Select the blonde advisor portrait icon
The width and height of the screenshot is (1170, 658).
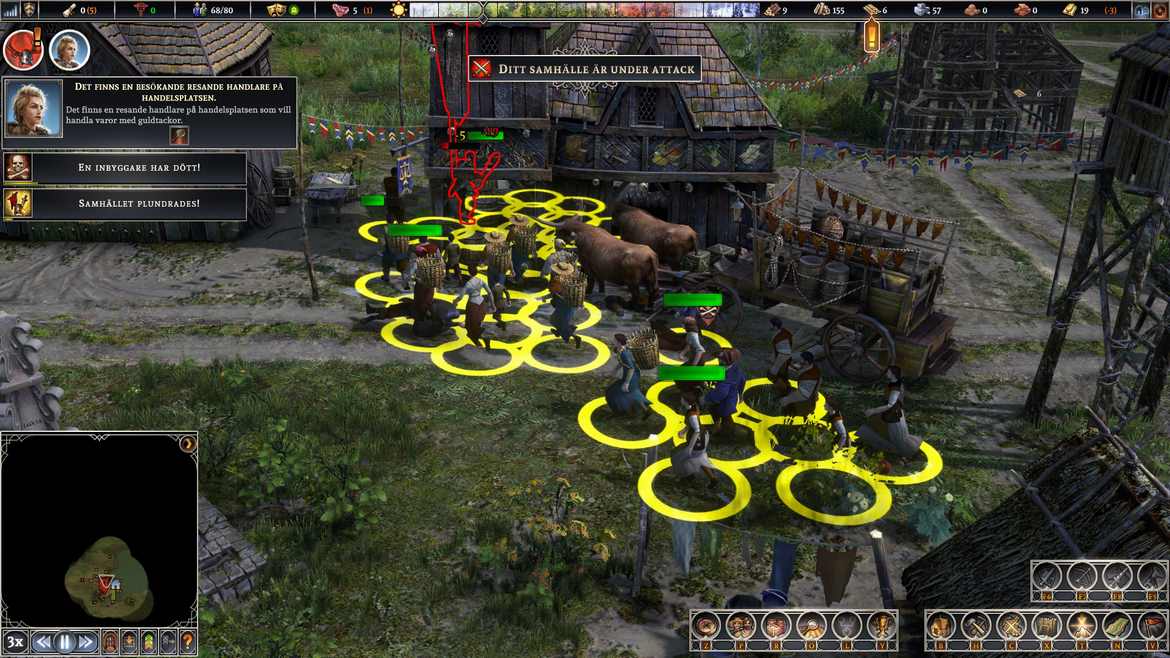[69, 50]
